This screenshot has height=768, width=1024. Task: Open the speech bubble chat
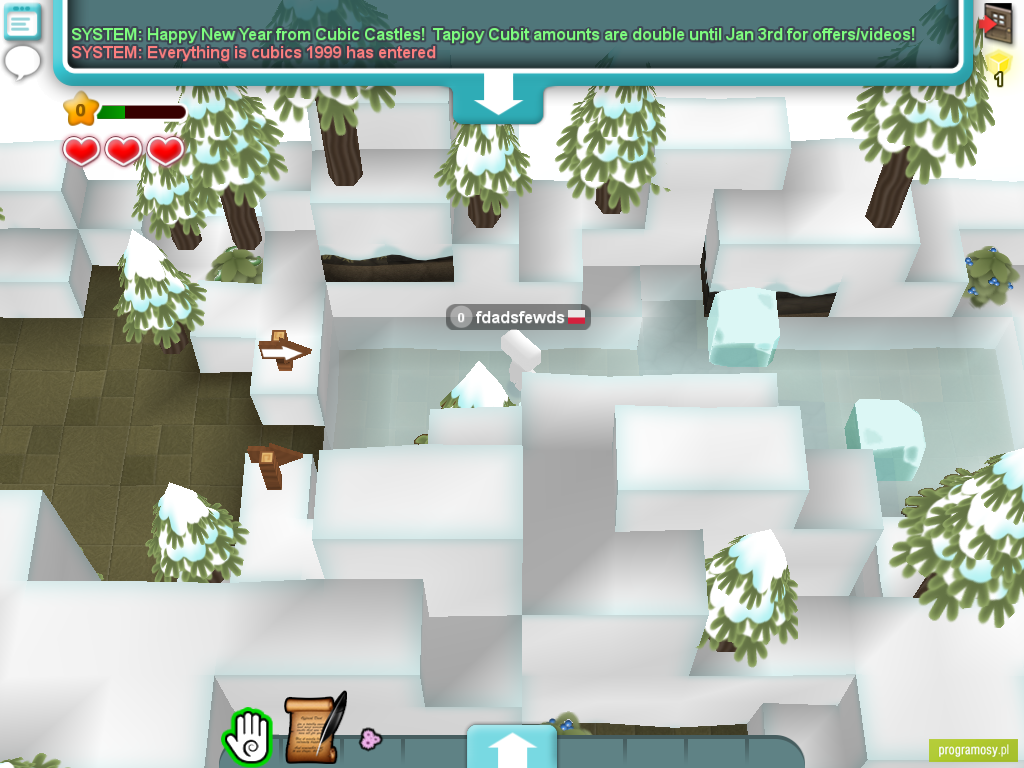pos(22,62)
